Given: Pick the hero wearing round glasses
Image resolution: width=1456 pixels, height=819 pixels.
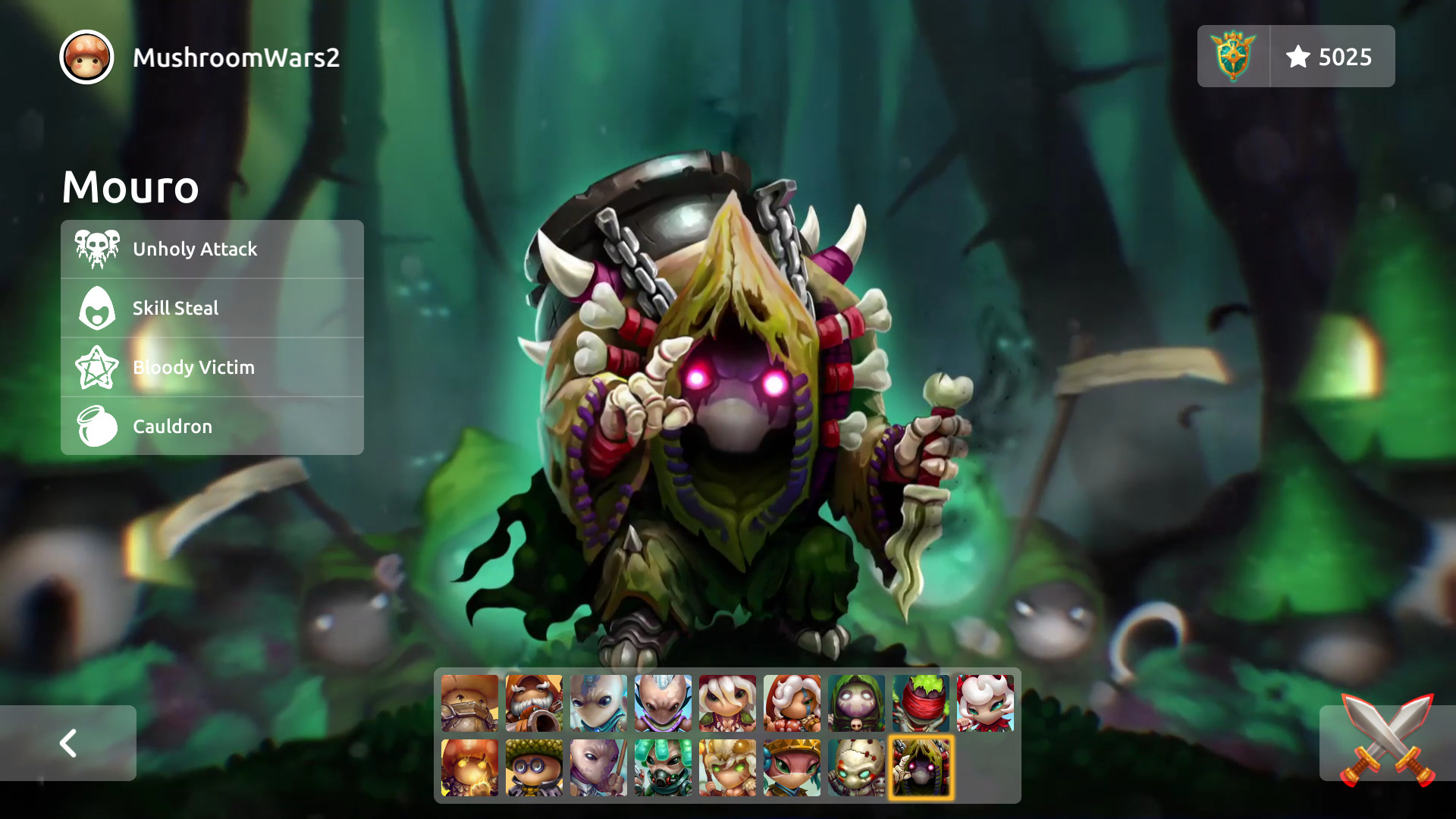Looking at the screenshot, I should pos(533,767).
